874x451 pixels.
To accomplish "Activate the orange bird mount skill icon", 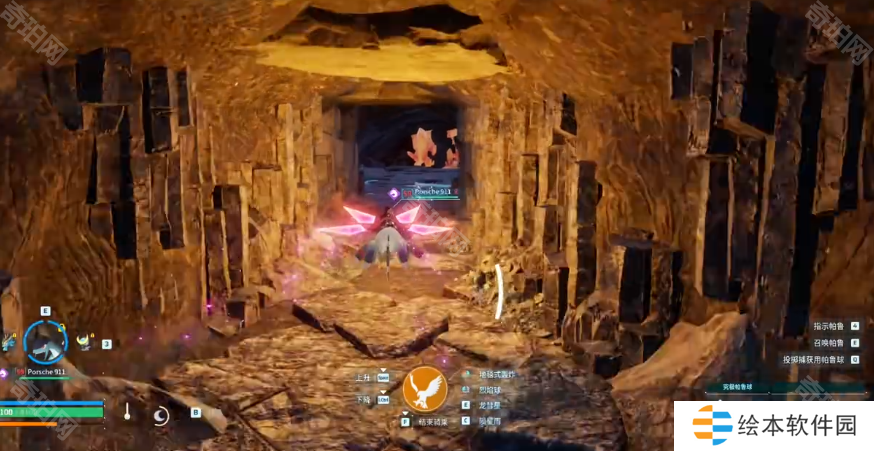I will 425,391.
